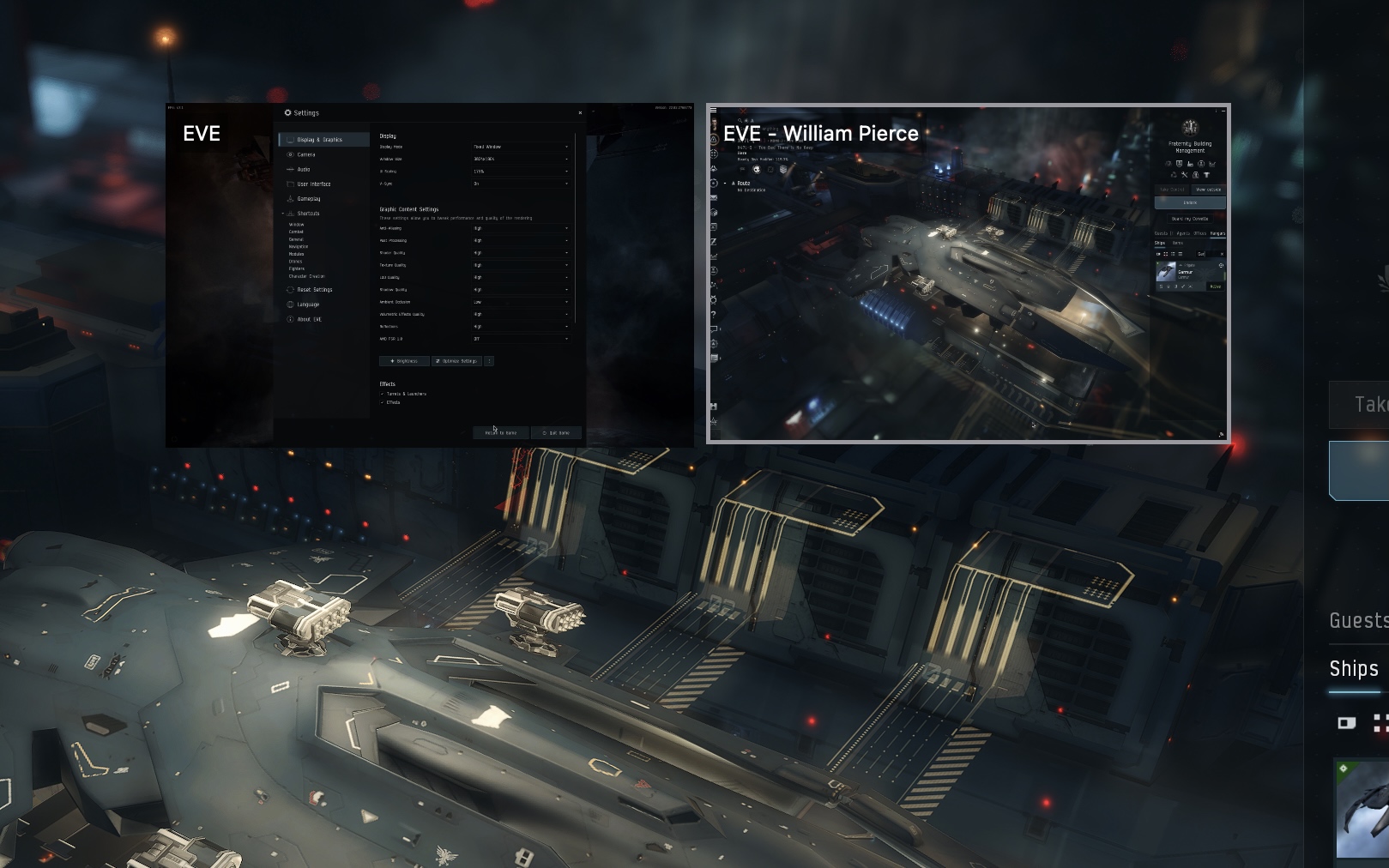Image resolution: width=1389 pixels, height=868 pixels.
Task: Open the reprocessing plant service icon
Action: point(1174,175)
